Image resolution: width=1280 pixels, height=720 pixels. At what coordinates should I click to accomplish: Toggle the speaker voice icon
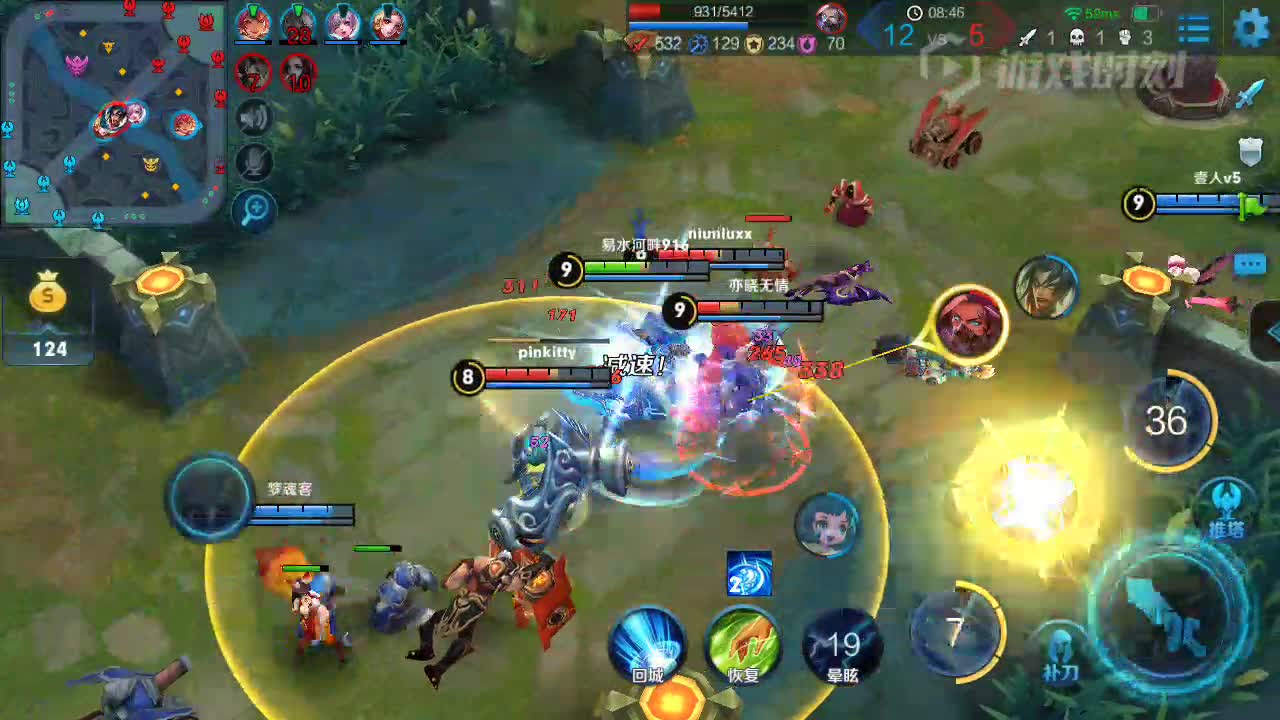(254, 118)
